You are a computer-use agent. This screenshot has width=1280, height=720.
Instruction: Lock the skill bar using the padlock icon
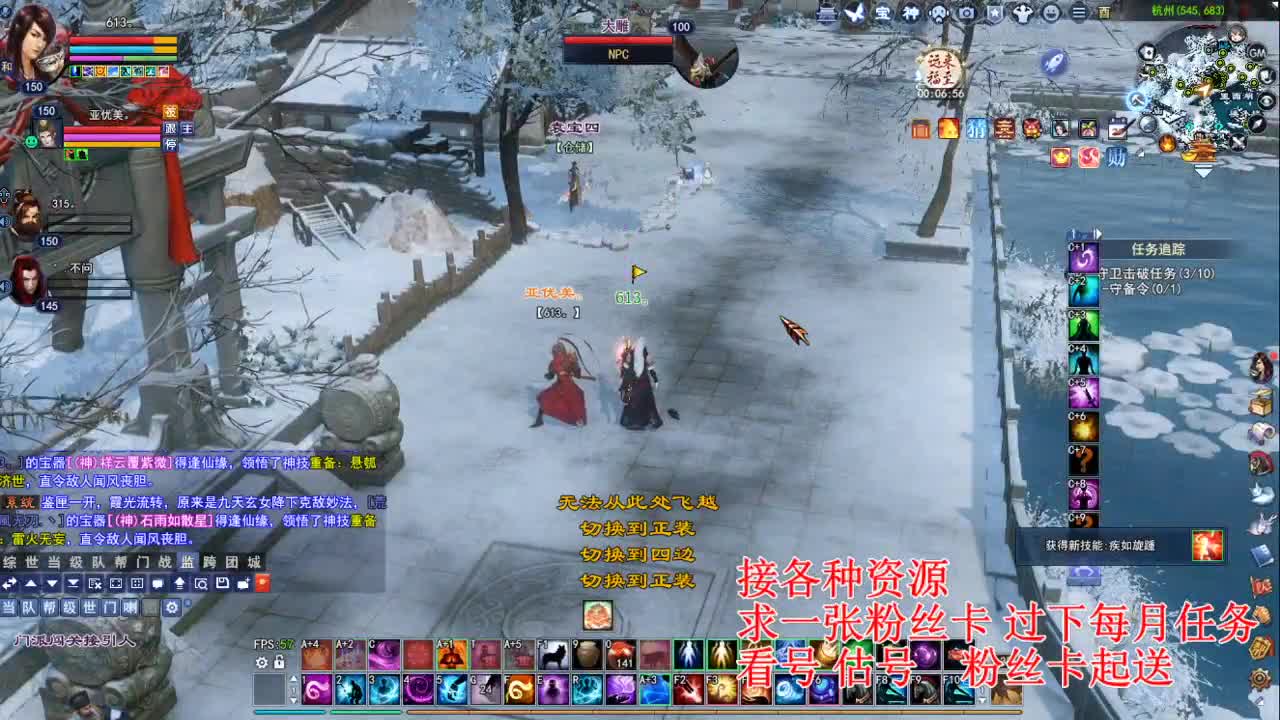pyautogui.click(x=279, y=662)
